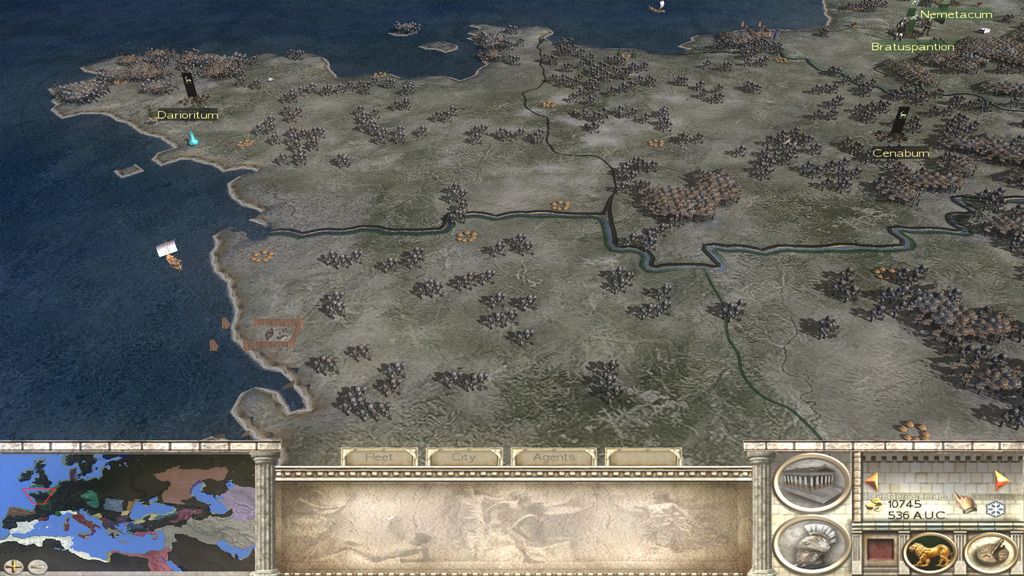The image size is (1024, 576).
Task: Click the right-pointing selection arrow
Action: [x=1002, y=479]
